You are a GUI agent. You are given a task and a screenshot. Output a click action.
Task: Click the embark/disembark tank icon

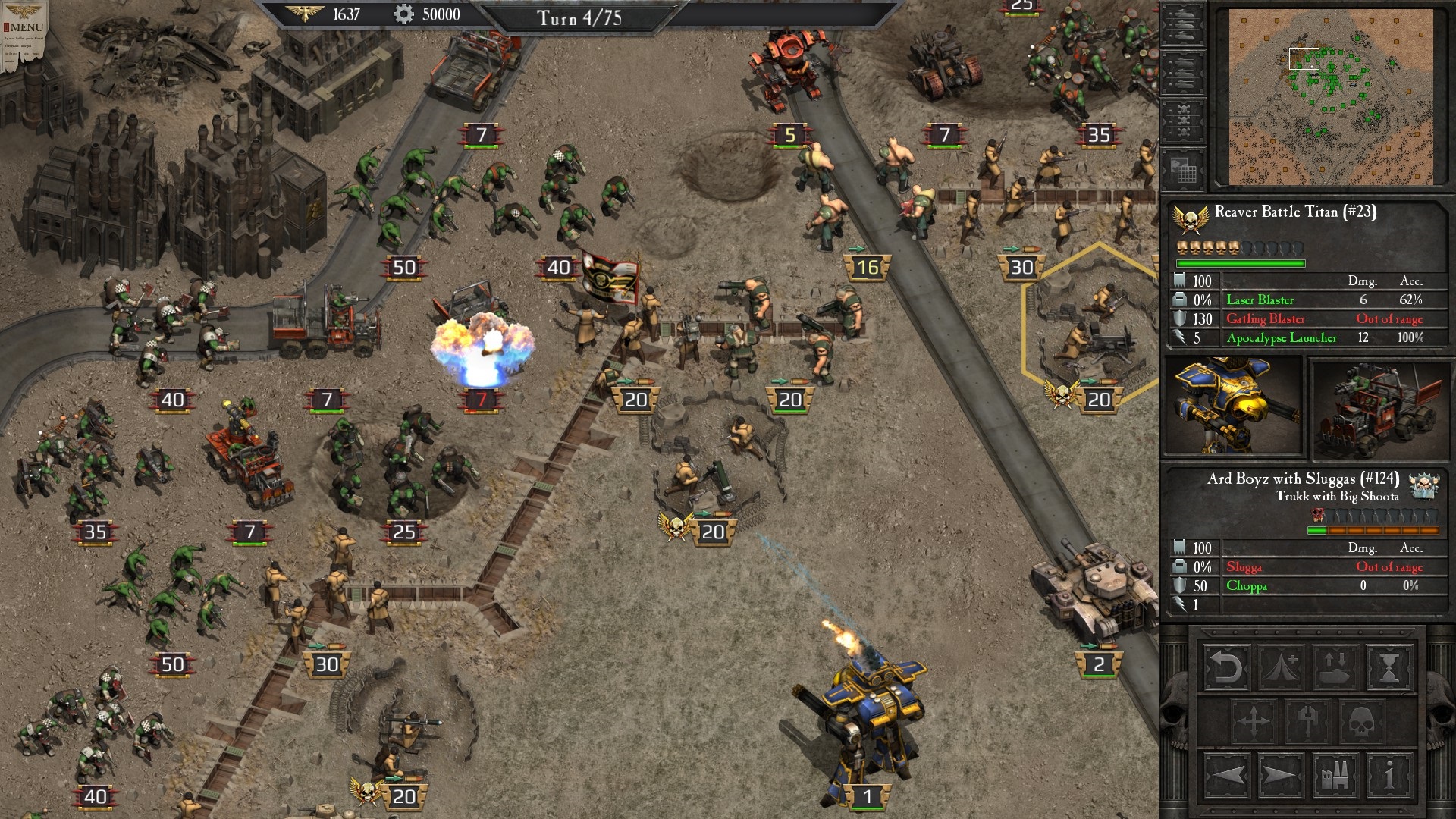(x=1334, y=668)
